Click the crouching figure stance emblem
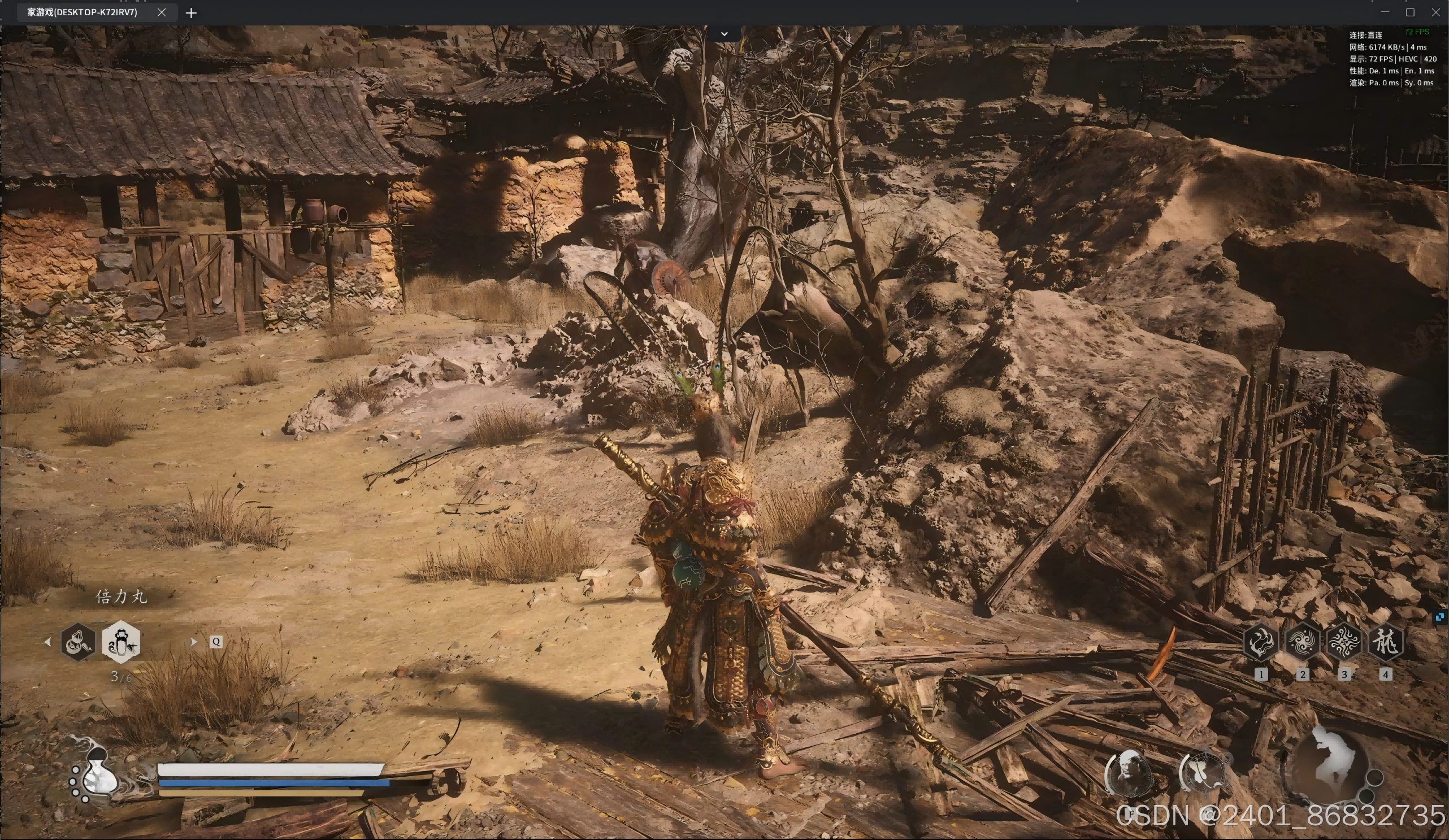1449x840 pixels. 1329,765
